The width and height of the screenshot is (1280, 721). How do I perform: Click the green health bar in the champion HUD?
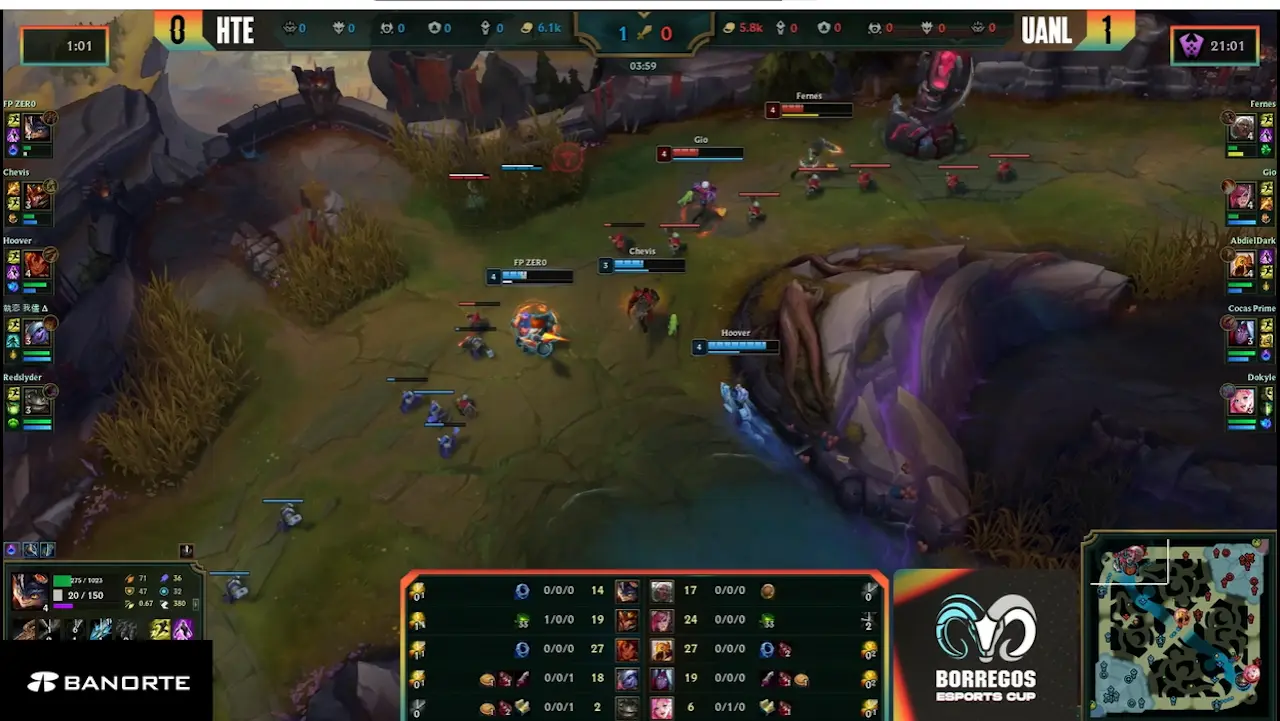coord(62,580)
